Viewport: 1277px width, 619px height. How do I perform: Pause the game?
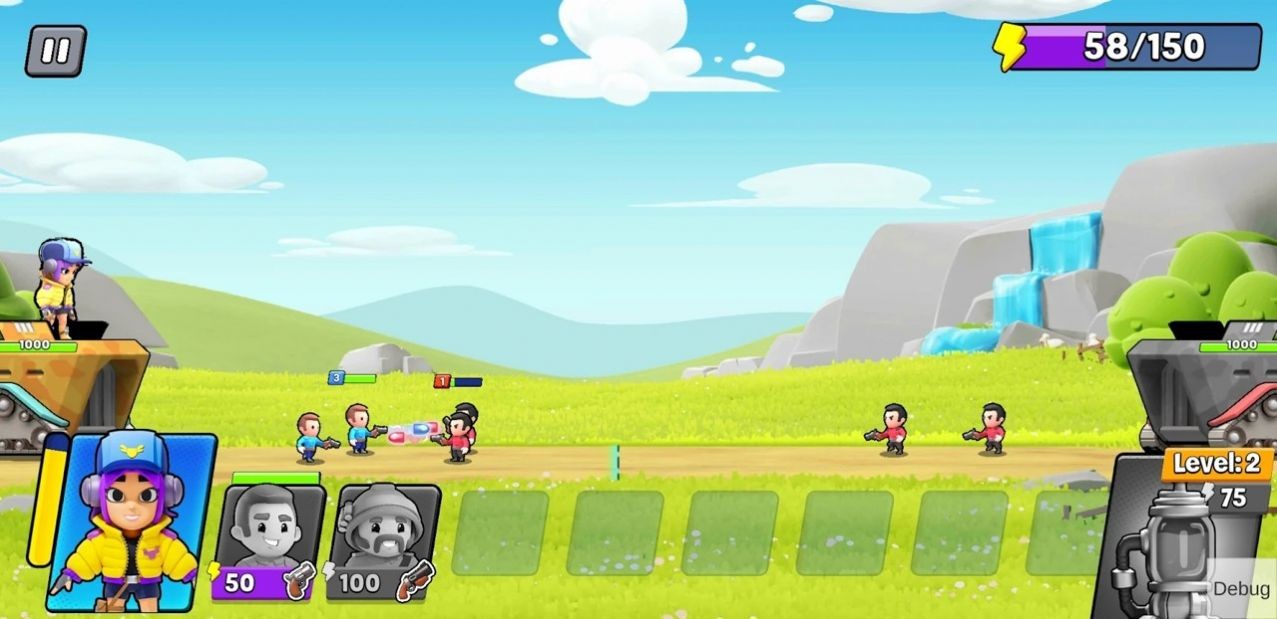tap(55, 50)
